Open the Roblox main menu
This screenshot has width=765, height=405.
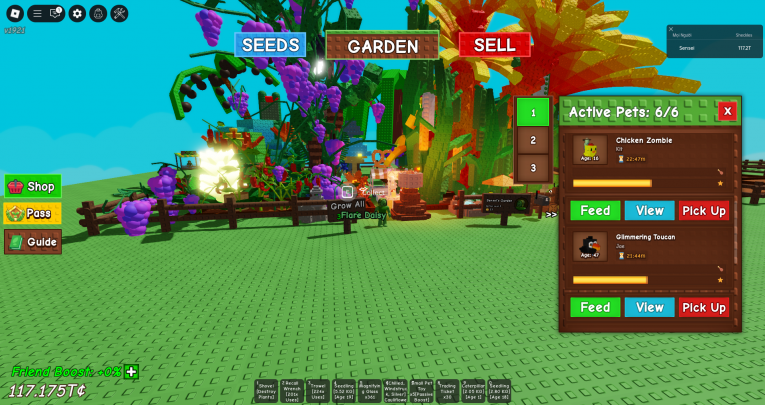point(13,13)
